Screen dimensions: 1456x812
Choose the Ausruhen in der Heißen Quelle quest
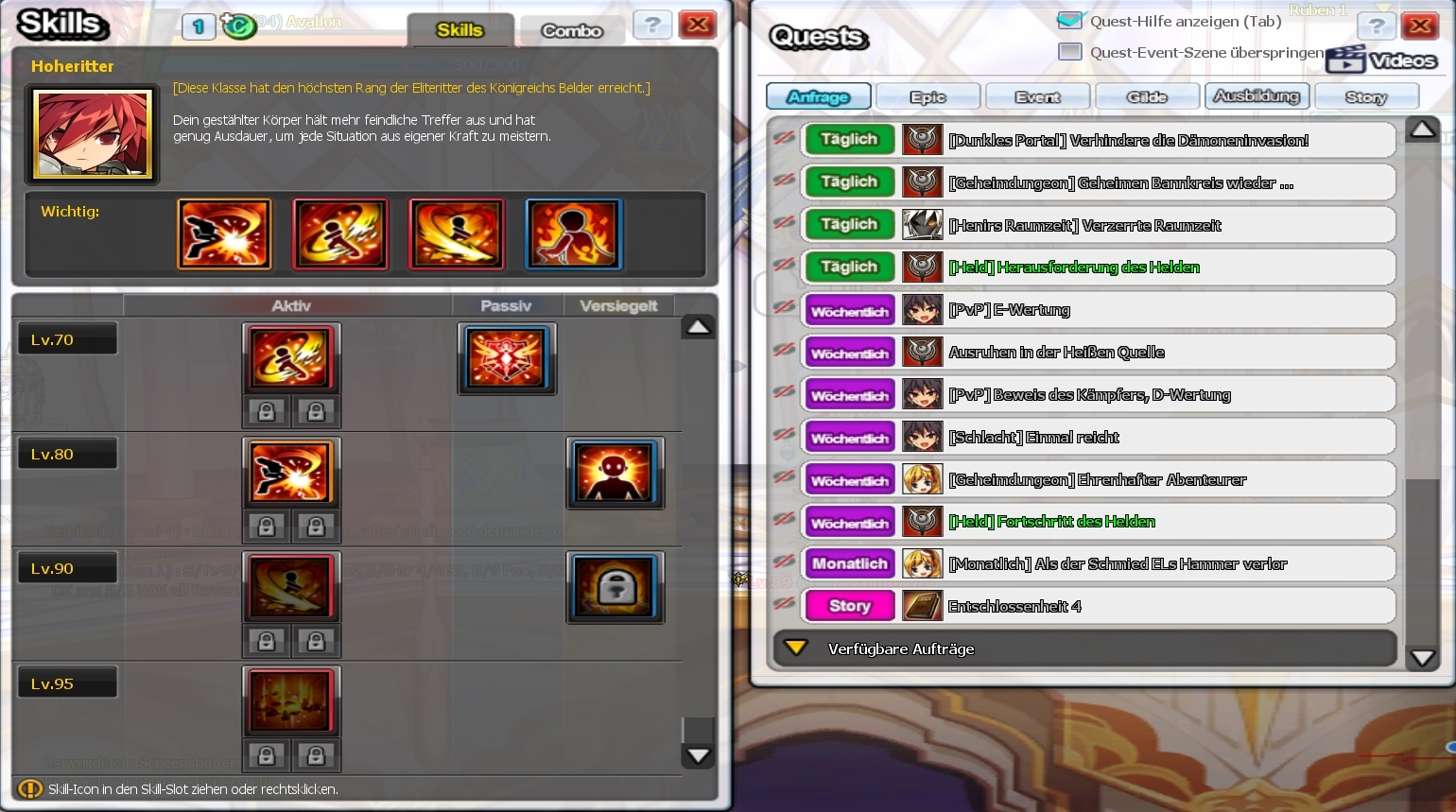click(x=1056, y=353)
